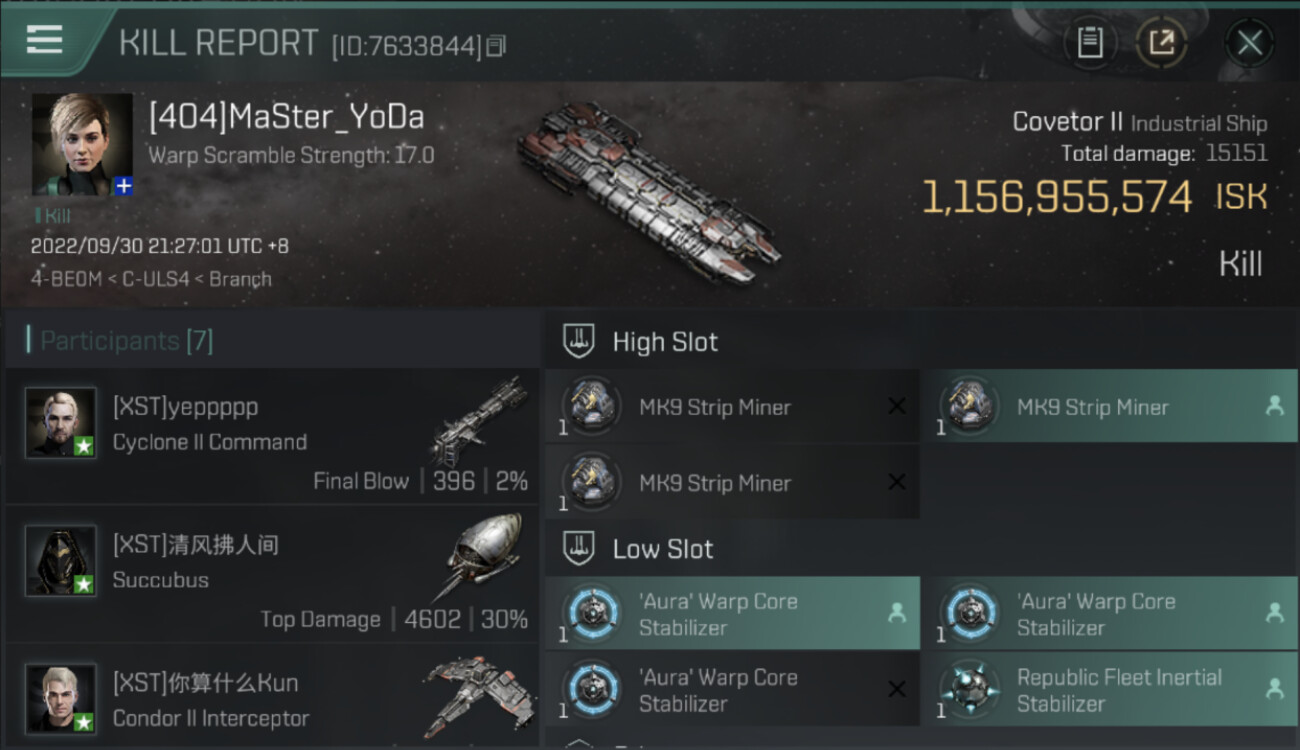Open the hamburger menu
This screenshot has height=750, width=1300.
(x=45, y=40)
